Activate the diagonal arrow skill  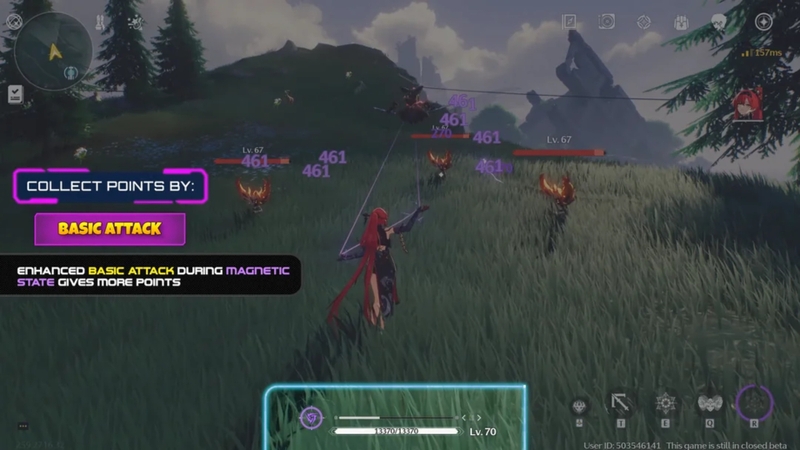(x=621, y=404)
